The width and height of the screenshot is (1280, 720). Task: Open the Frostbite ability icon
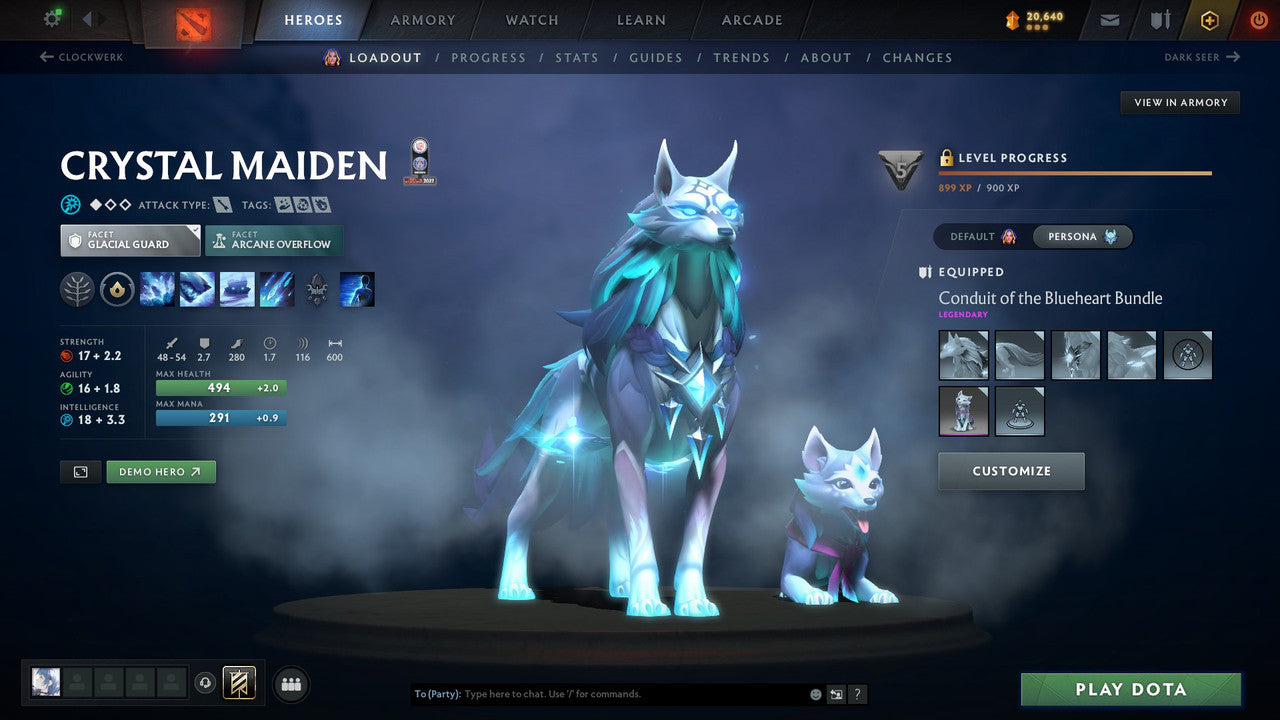click(x=197, y=289)
